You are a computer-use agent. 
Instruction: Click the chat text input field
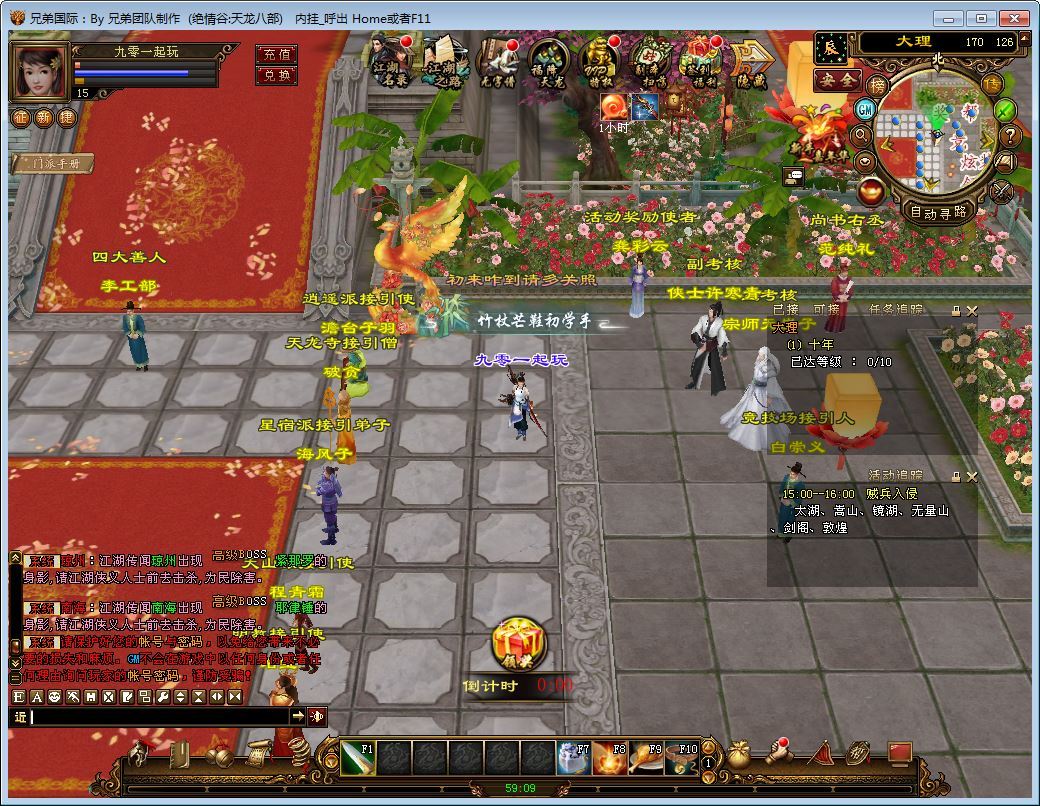tap(160, 716)
